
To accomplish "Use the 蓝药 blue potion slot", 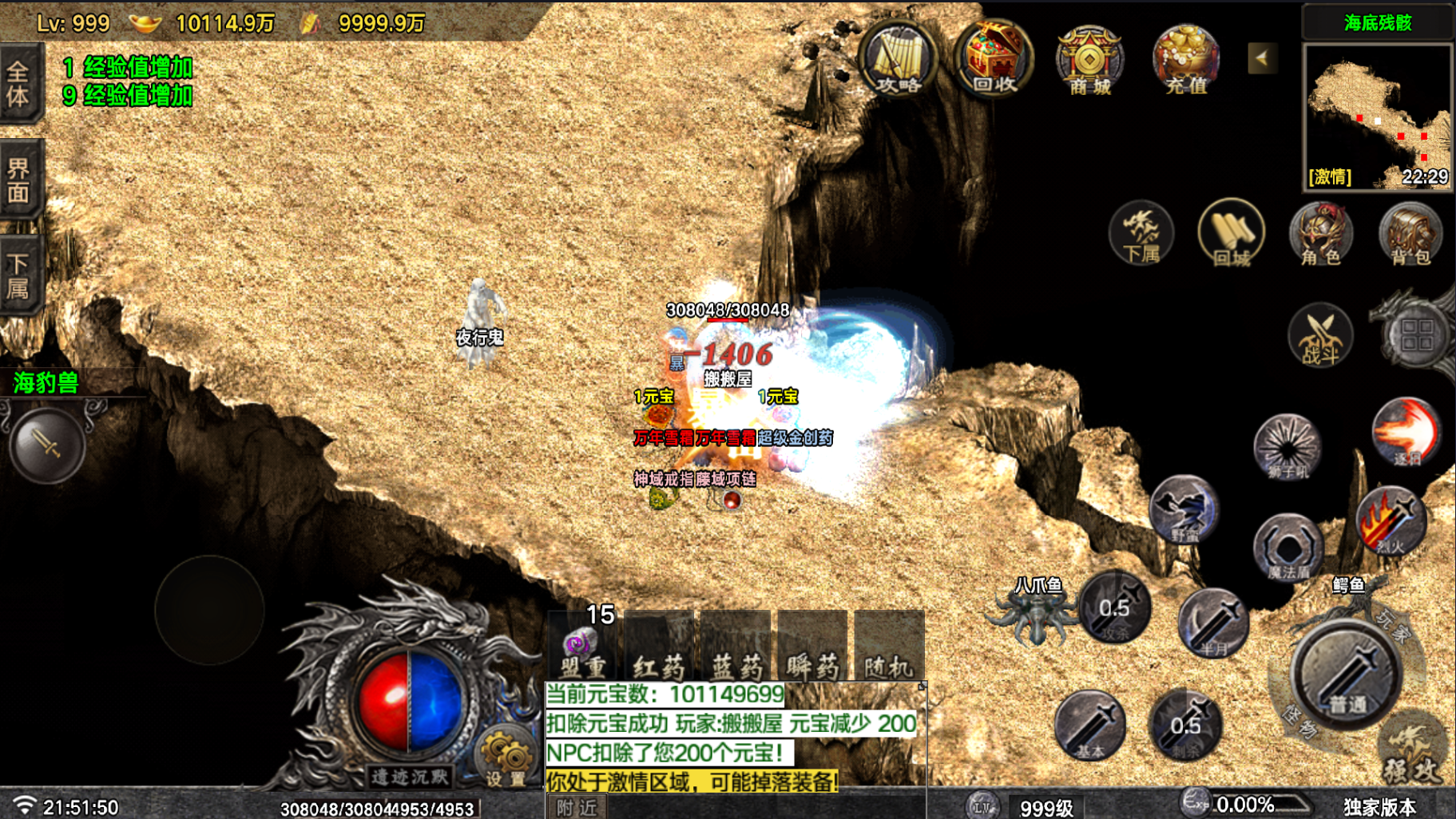I will point(736,647).
